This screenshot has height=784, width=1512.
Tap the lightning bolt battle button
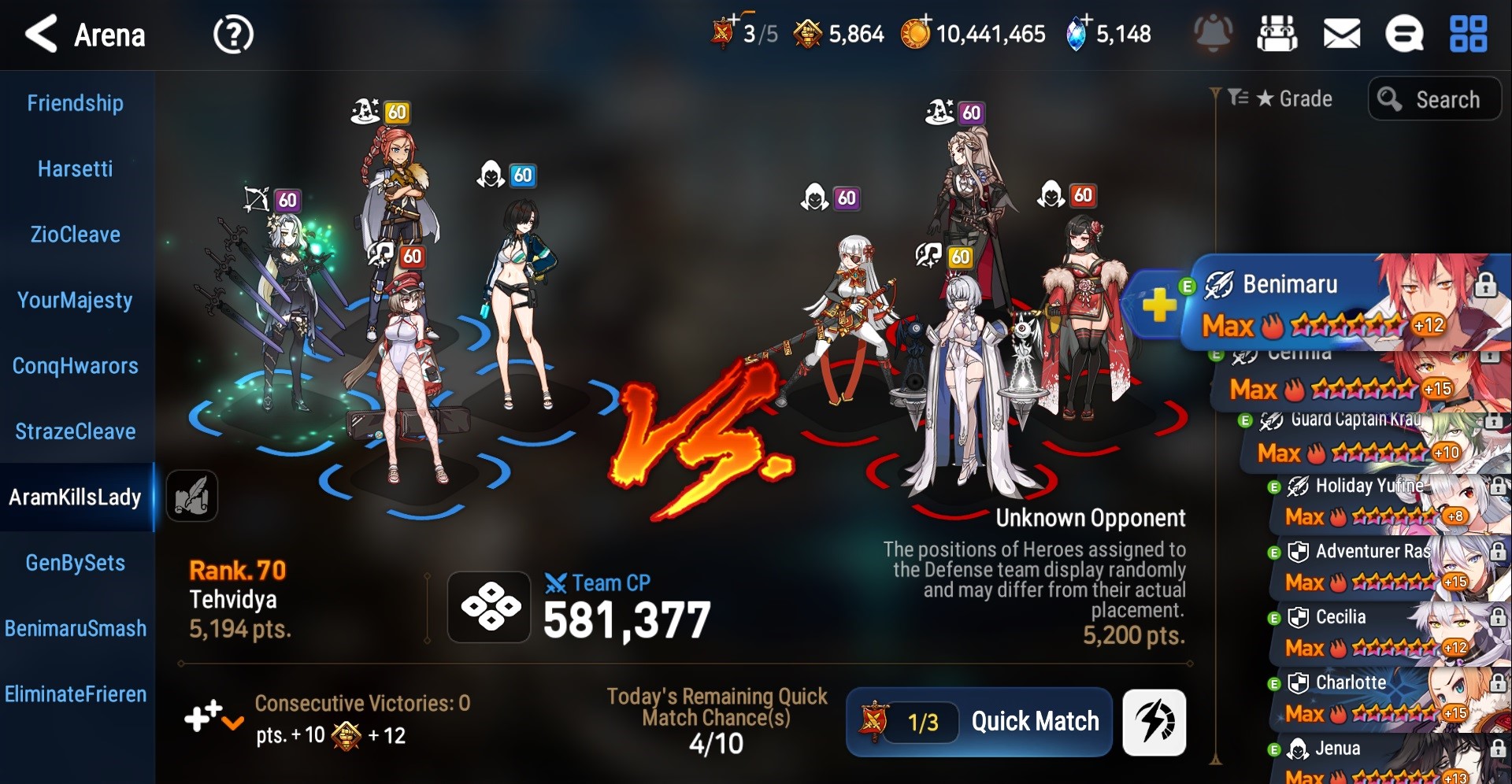[1154, 722]
